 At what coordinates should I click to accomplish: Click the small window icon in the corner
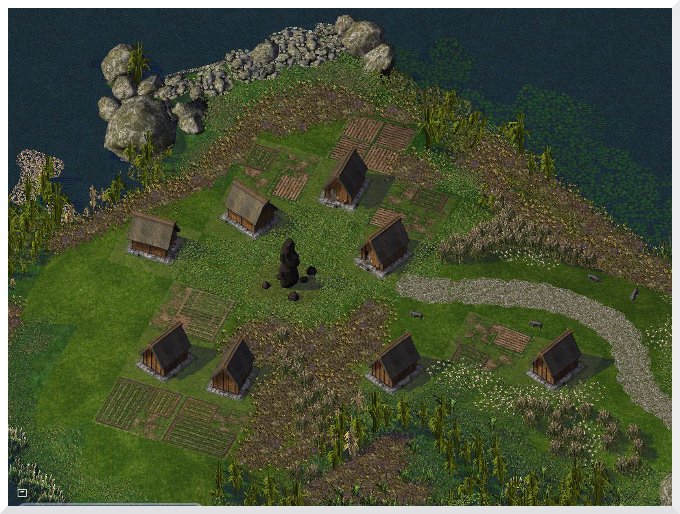[22, 492]
